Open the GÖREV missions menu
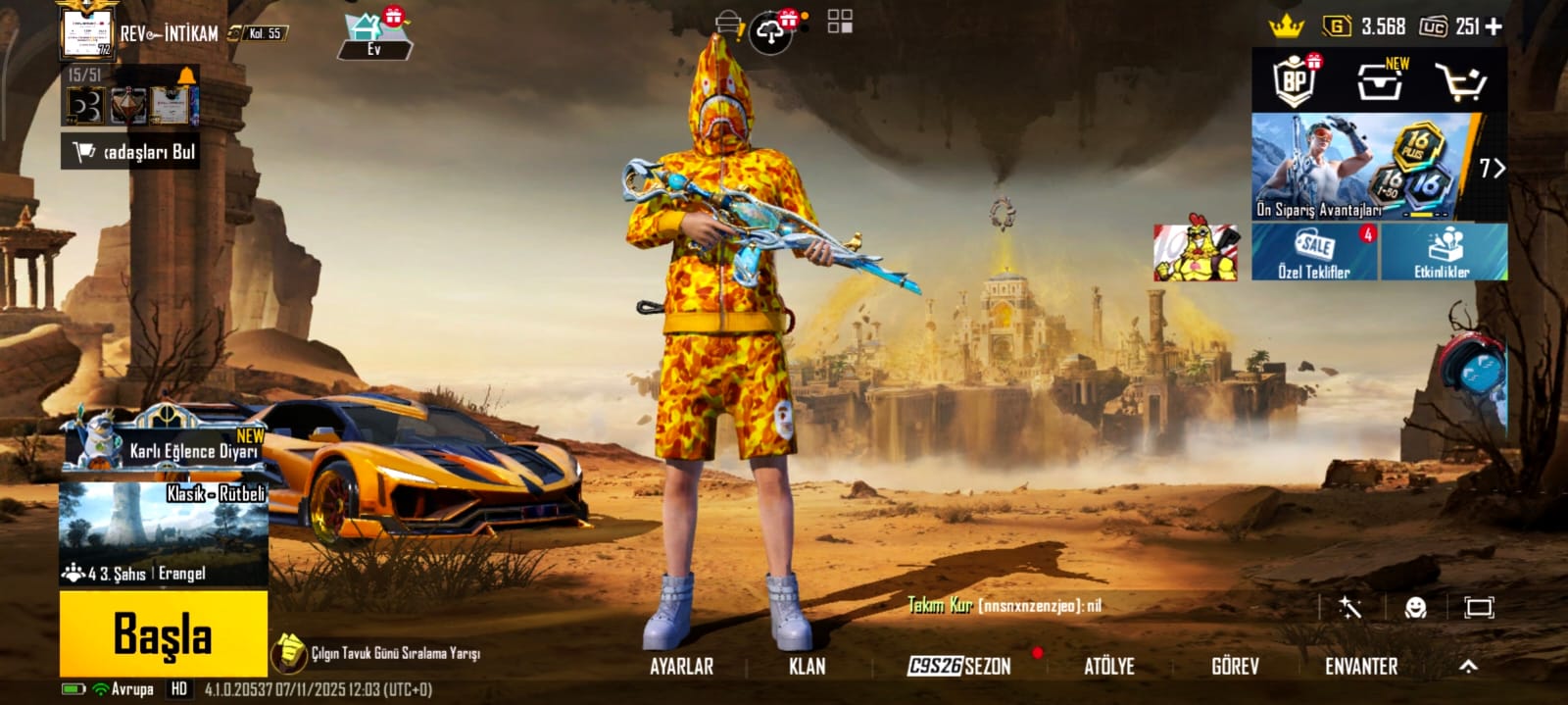This screenshot has width=1568, height=705. tap(1235, 667)
